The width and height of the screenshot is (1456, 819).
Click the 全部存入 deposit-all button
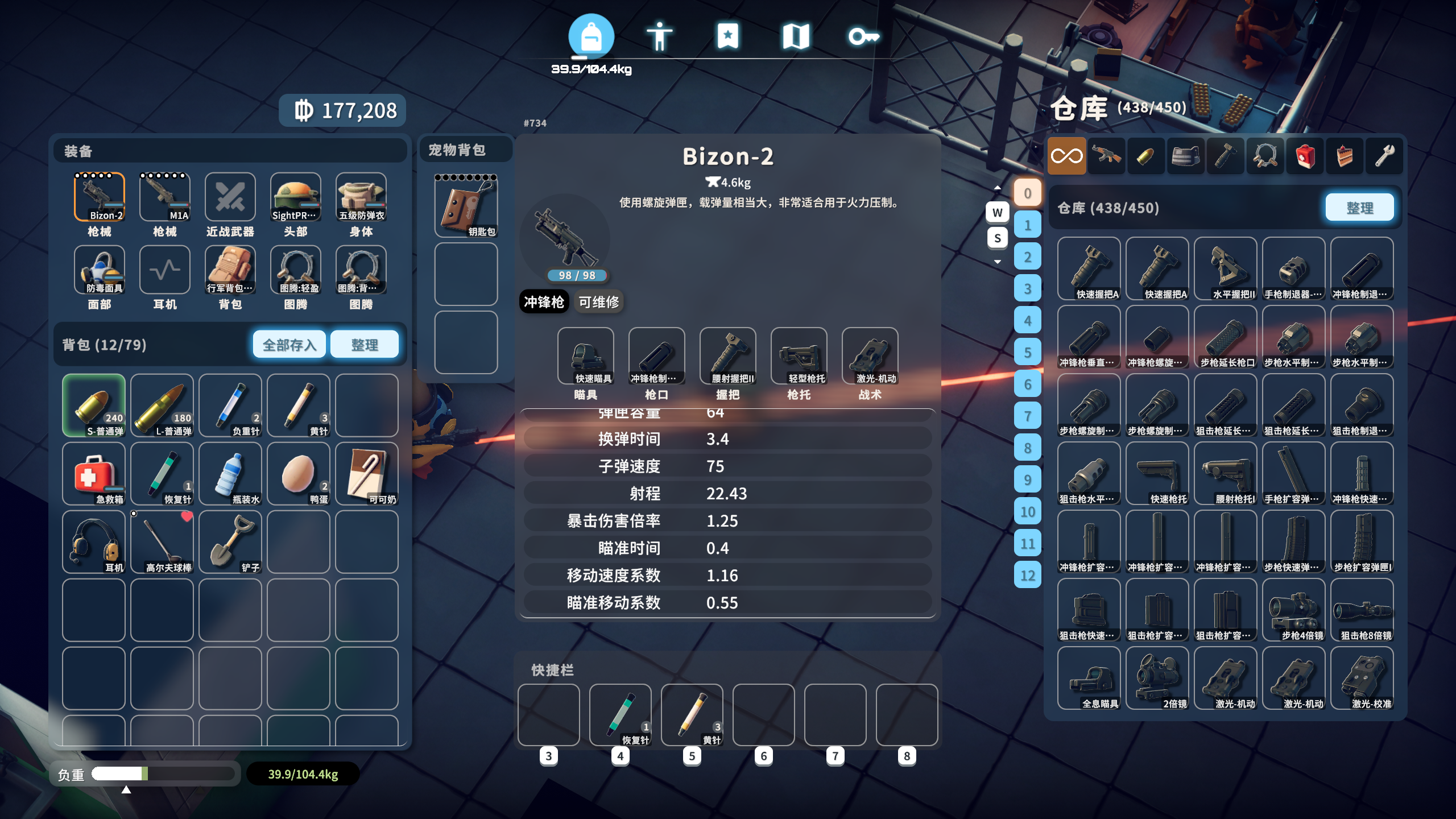[x=288, y=344]
